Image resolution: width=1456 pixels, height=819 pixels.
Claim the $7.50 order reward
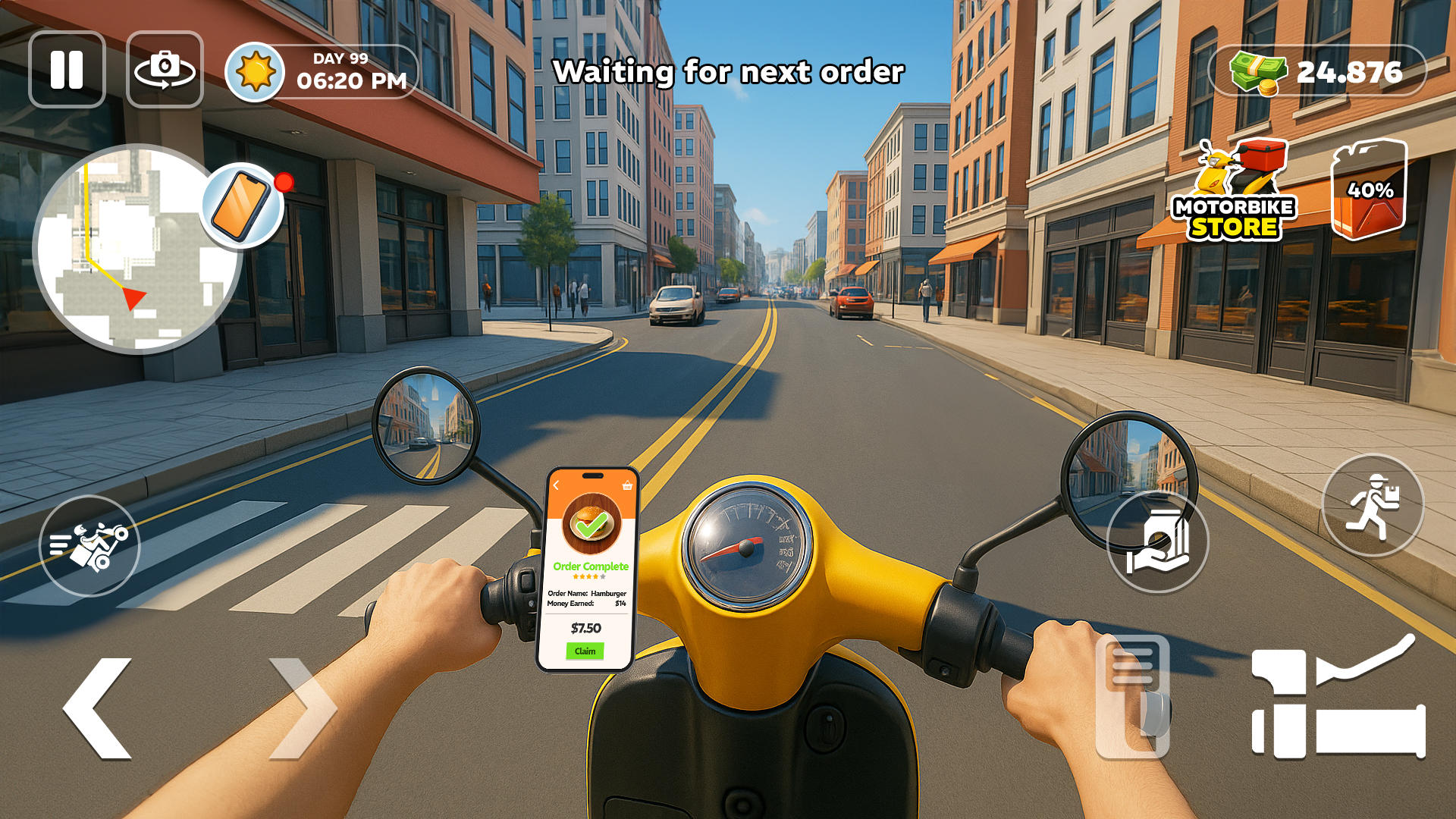(585, 651)
